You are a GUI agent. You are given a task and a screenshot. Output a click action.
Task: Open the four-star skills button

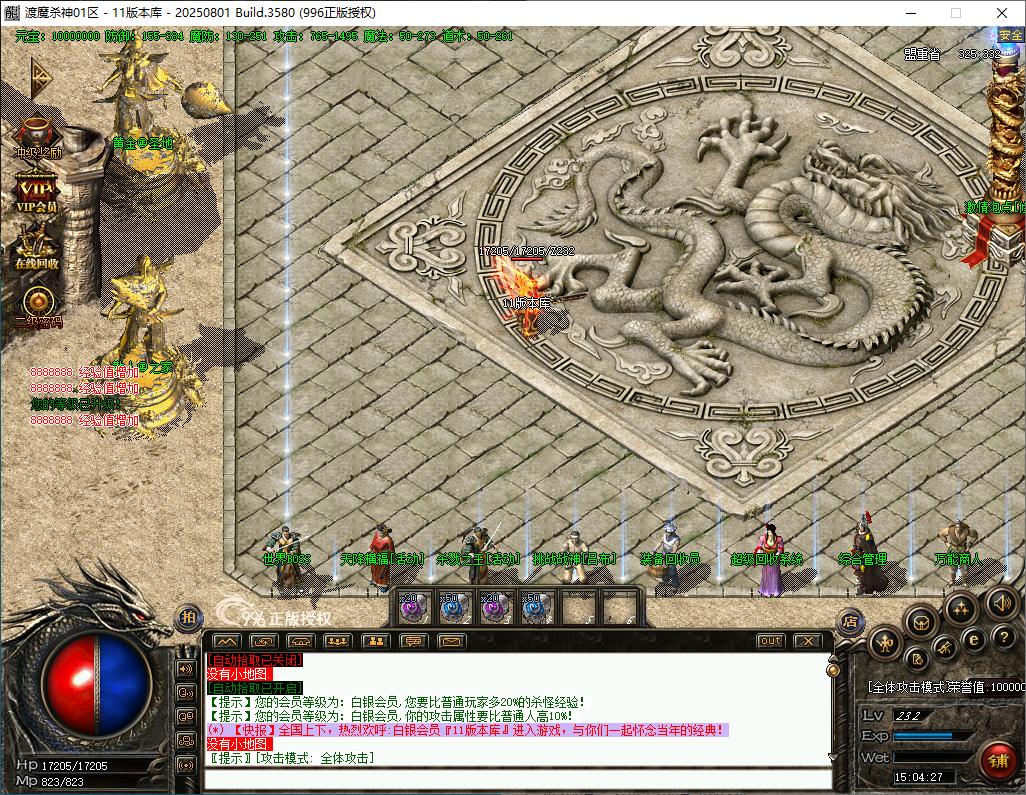961,607
